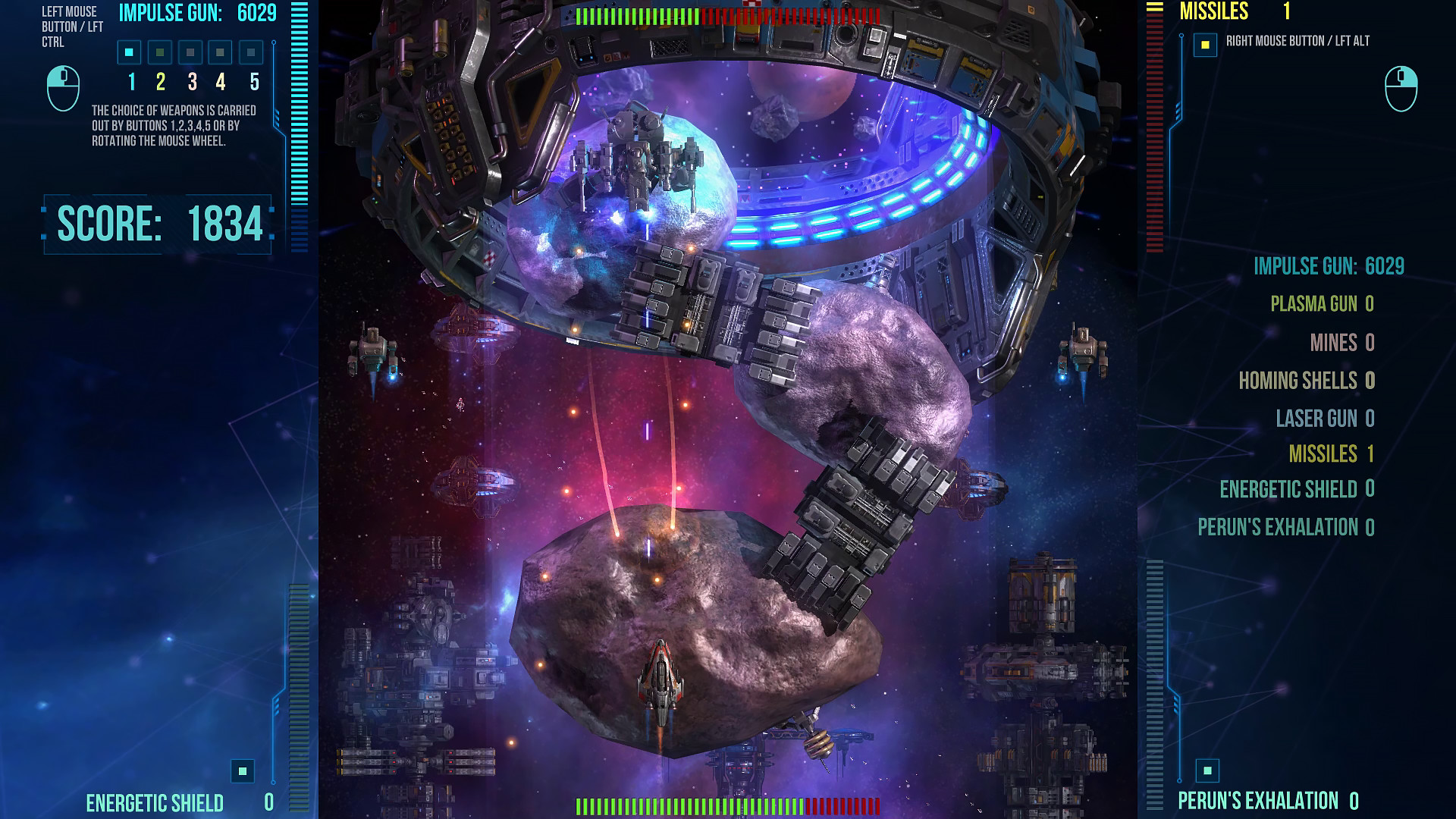The width and height of the screenshot is (1456, 819).
Task: Select weapon slot 2 icon
Action: [159, 52]
